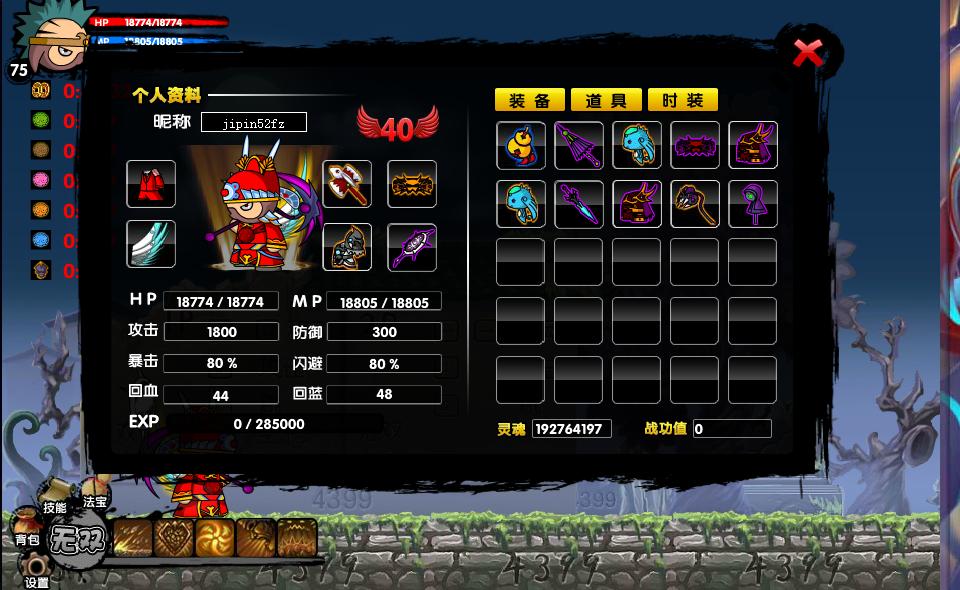Pick the purple claw staff item

(x=695, y=204)
